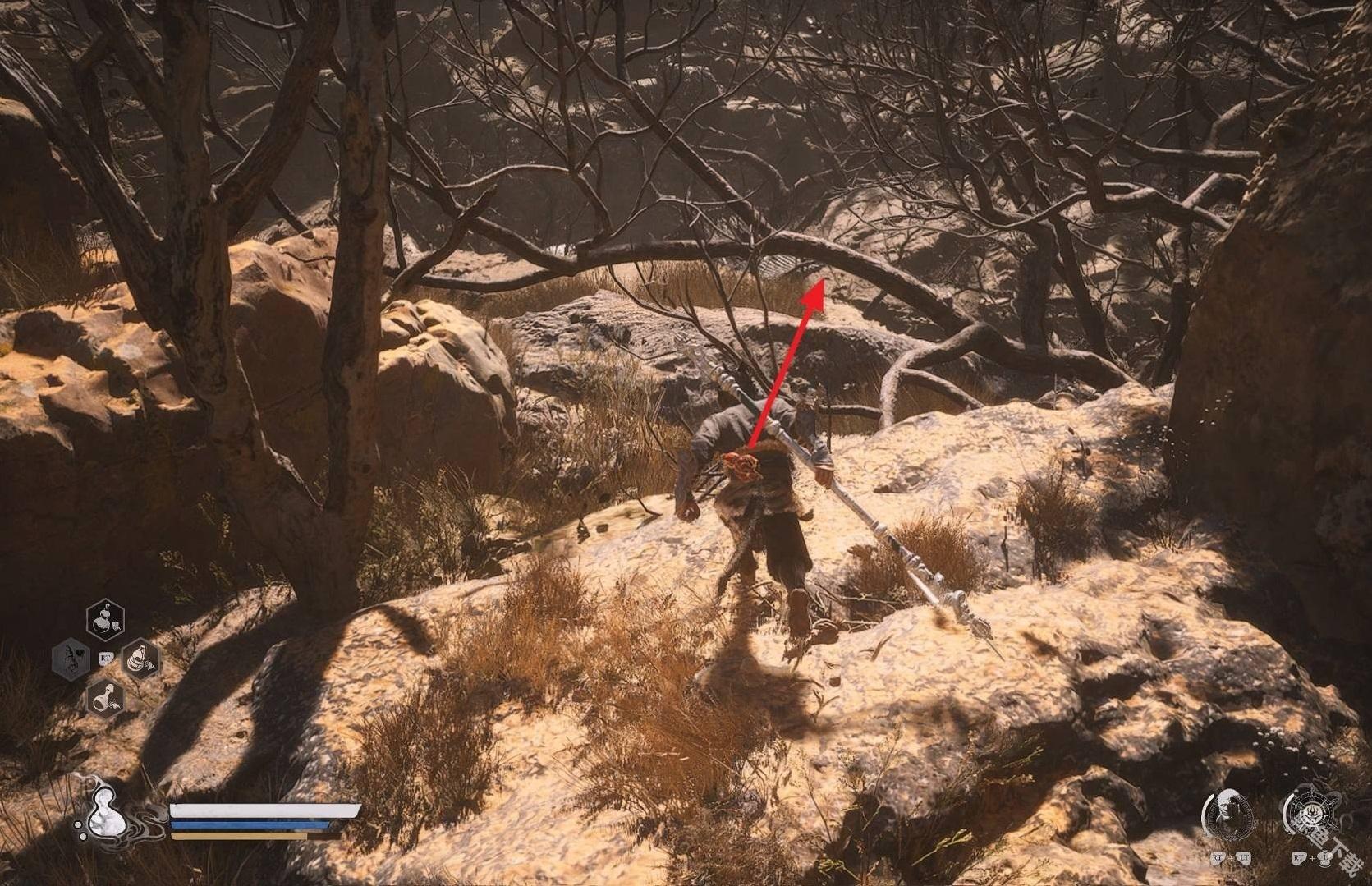
Task: Select the faded heart item in the left hexagon
Action: point(72,658)
